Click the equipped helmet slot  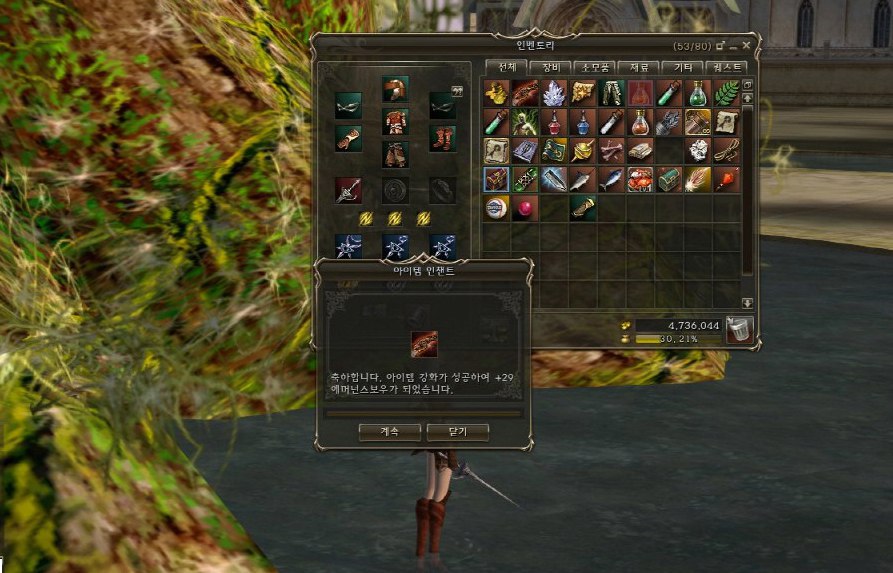[x=395, y=88]
